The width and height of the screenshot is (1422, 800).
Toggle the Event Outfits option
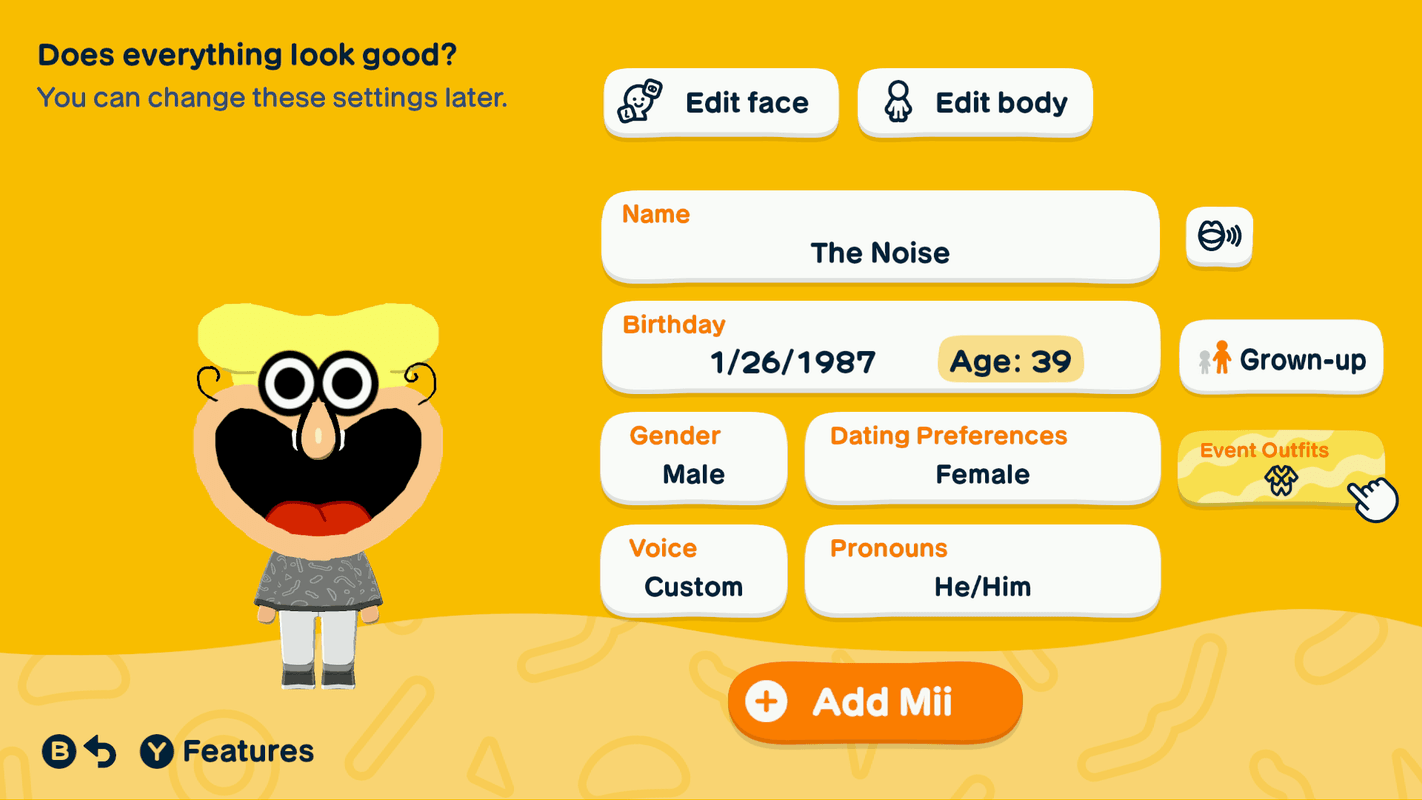(1281, 465)
